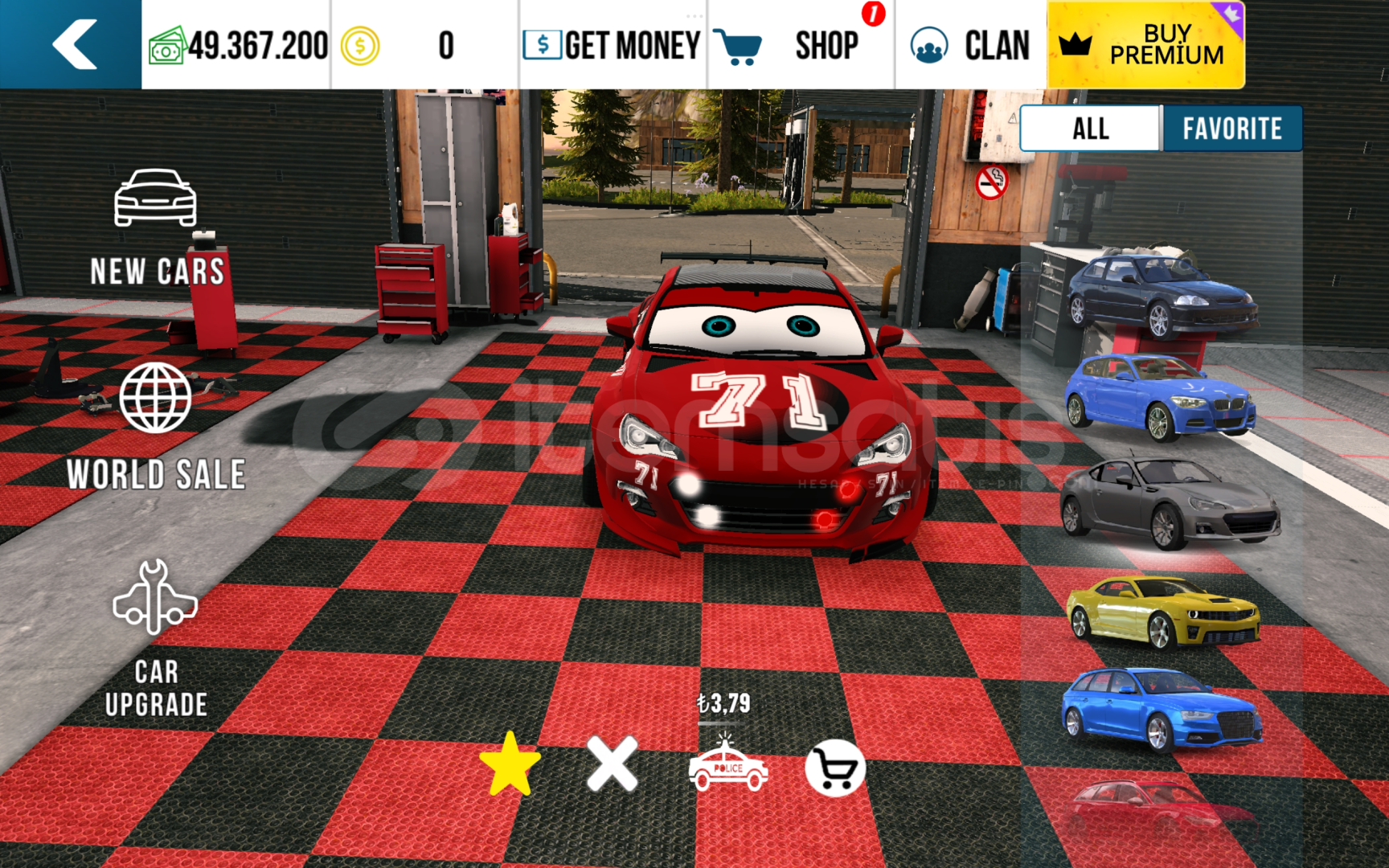Select the yellow muscle car thumbnail
Screen dimensions: 1389x868
coord(1162,612)
